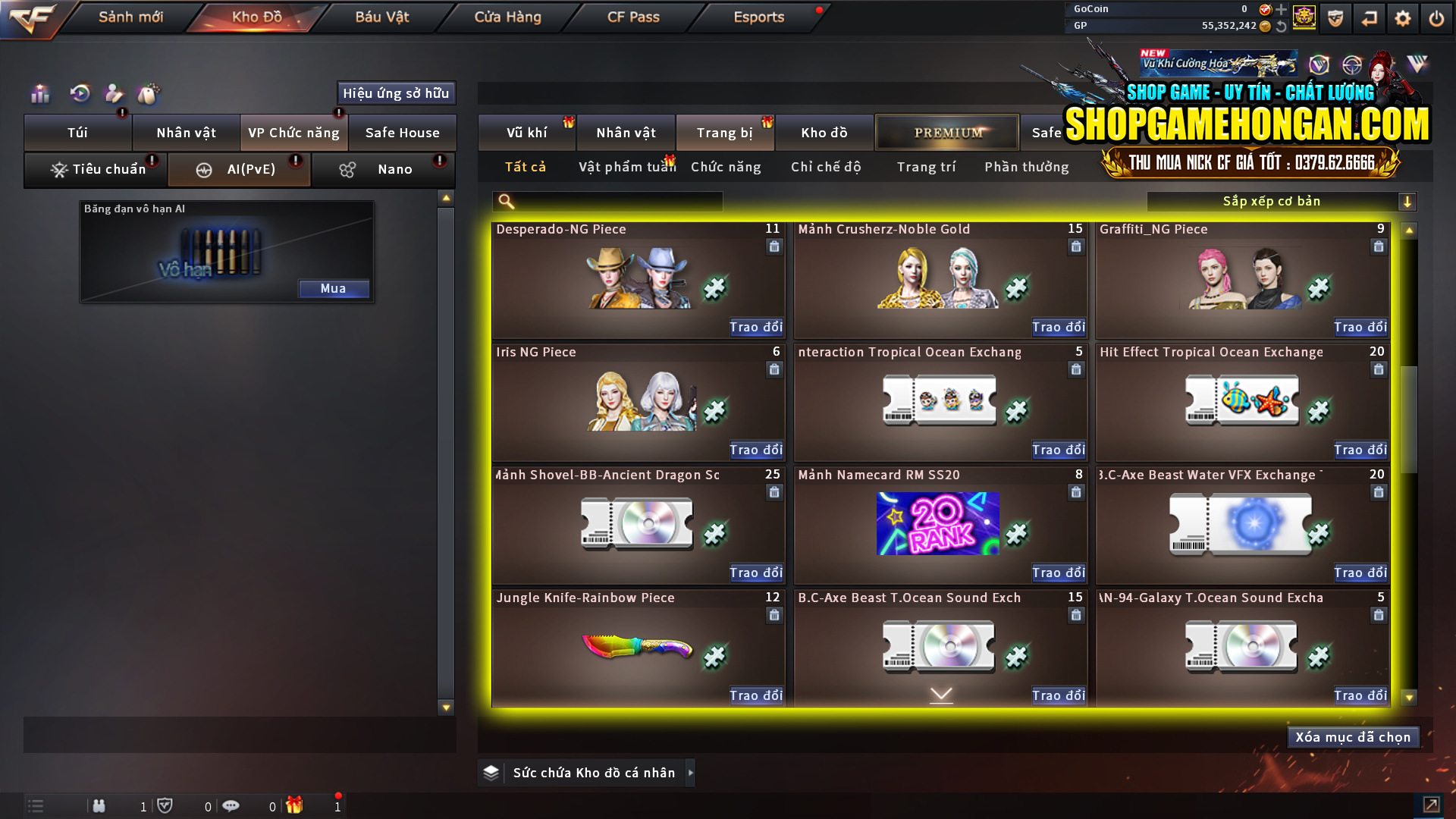Switch to the PREMIUM category tab
1456x819 pixels.
[946, 132]
